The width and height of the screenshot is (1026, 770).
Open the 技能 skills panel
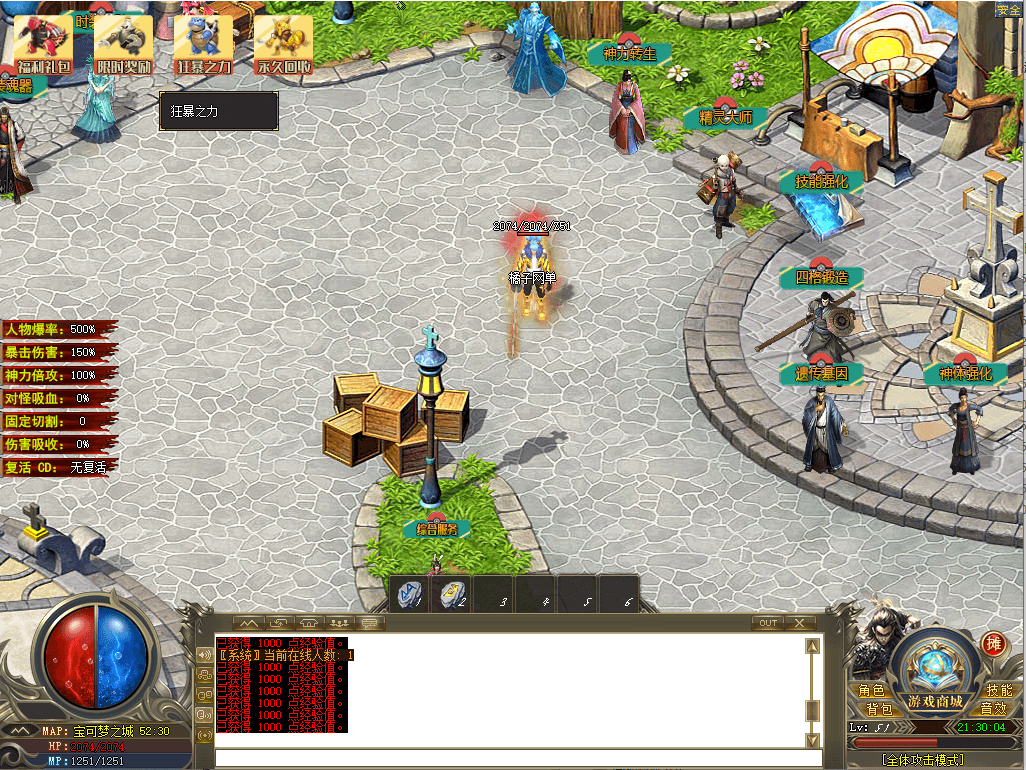(x=998, y=690)
